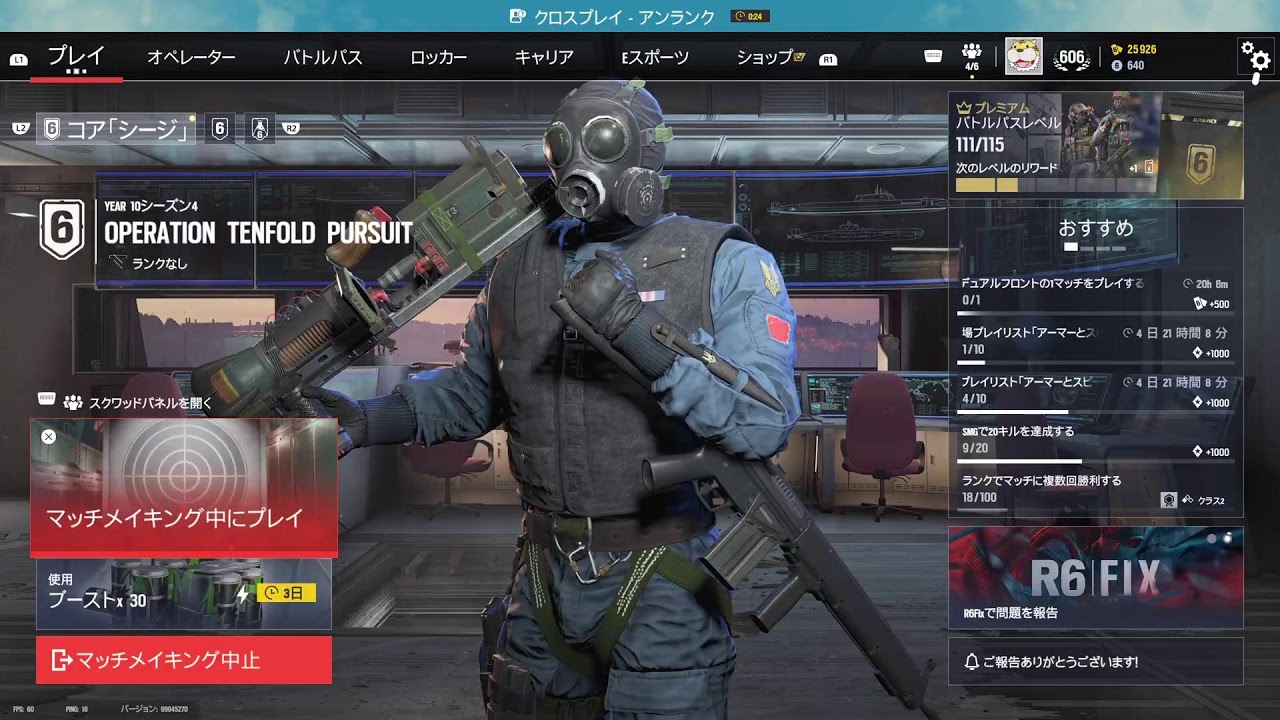This screenshot has height=720, width=1280.
Task: Choose マッチメイキング中にプレイ tile
Action: (x=183, y=487)
